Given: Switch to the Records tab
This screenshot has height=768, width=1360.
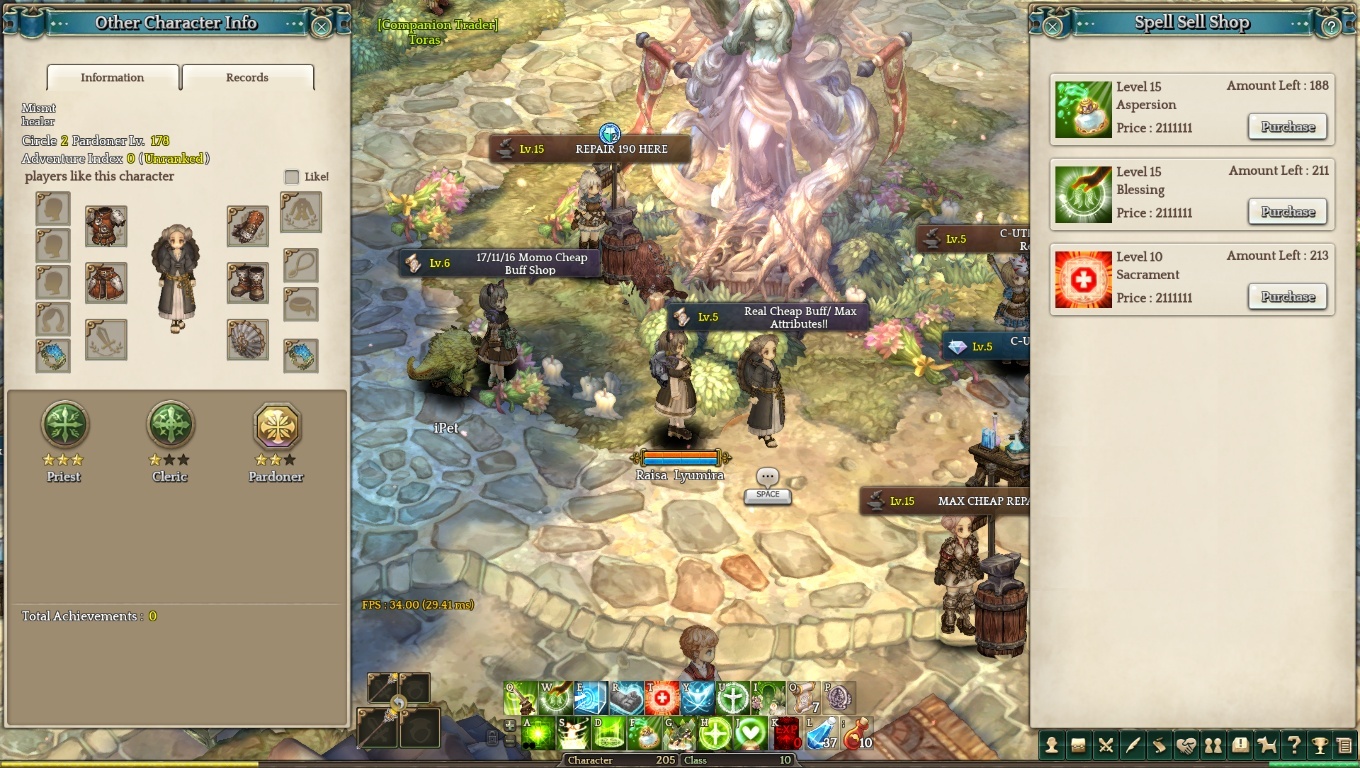Looking at the screenshot, I should click(x=247, y=78).
